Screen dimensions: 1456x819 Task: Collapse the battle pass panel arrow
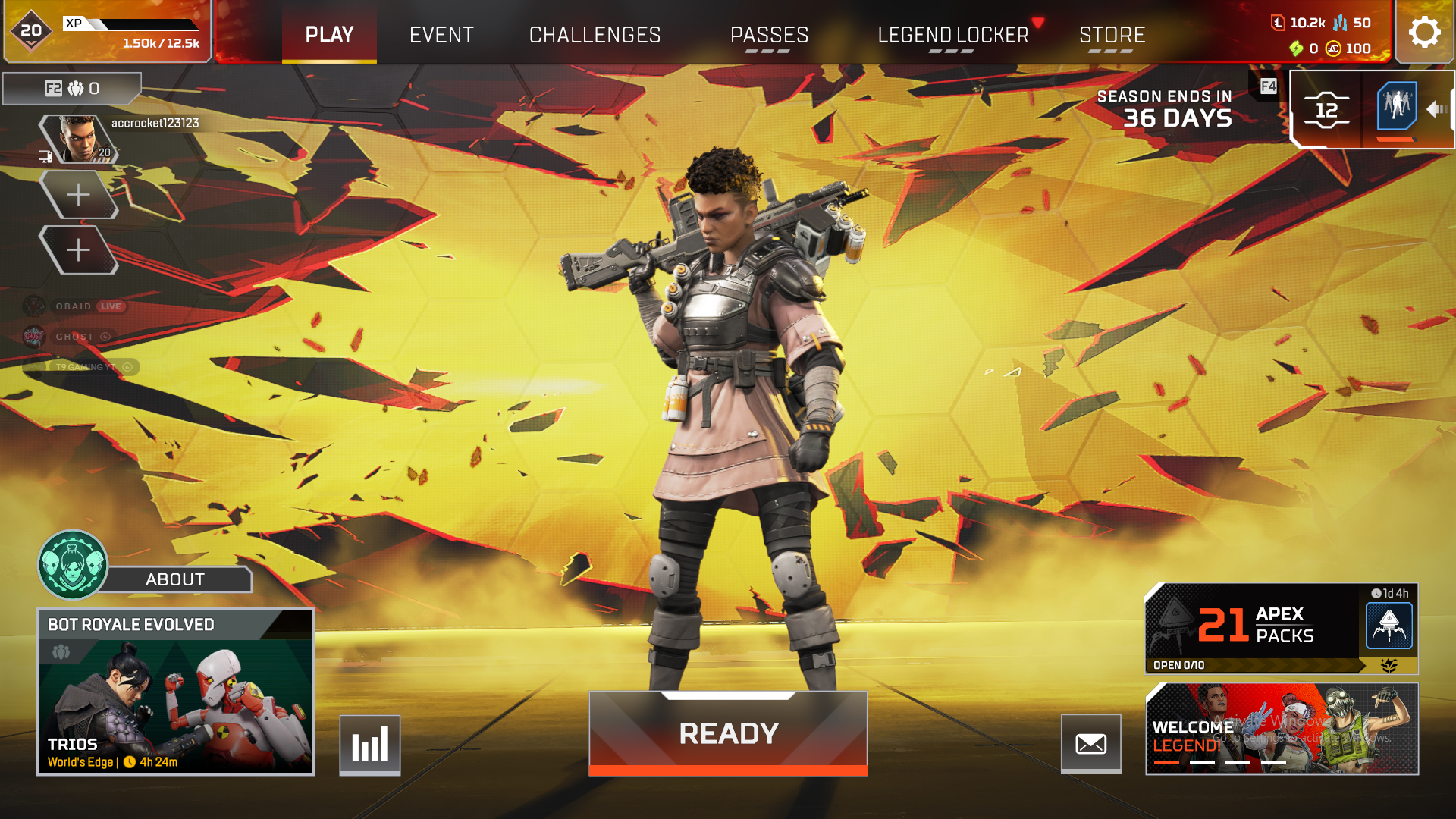[1436, 109]
